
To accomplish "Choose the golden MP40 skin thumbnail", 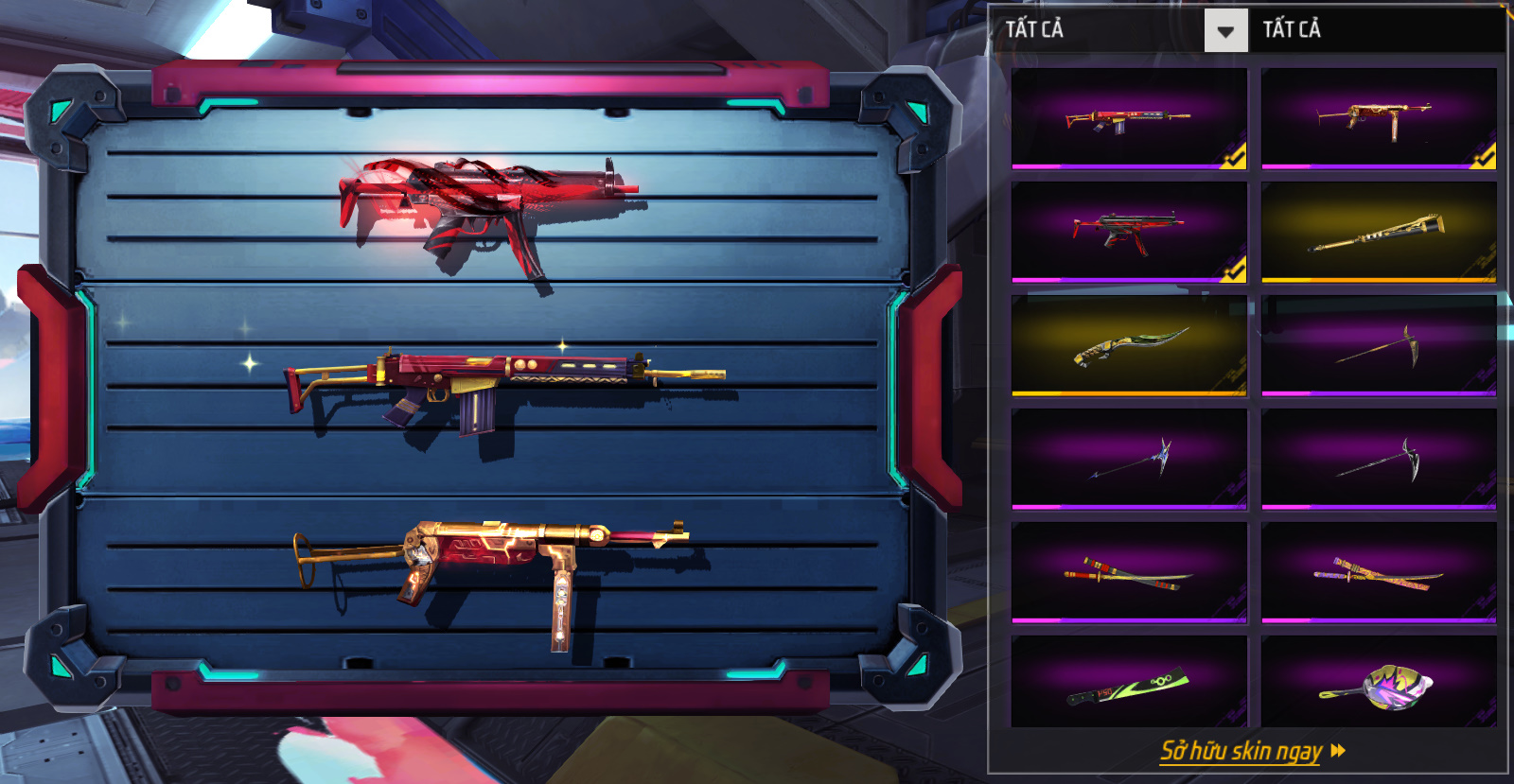I will coord(1379,118).
